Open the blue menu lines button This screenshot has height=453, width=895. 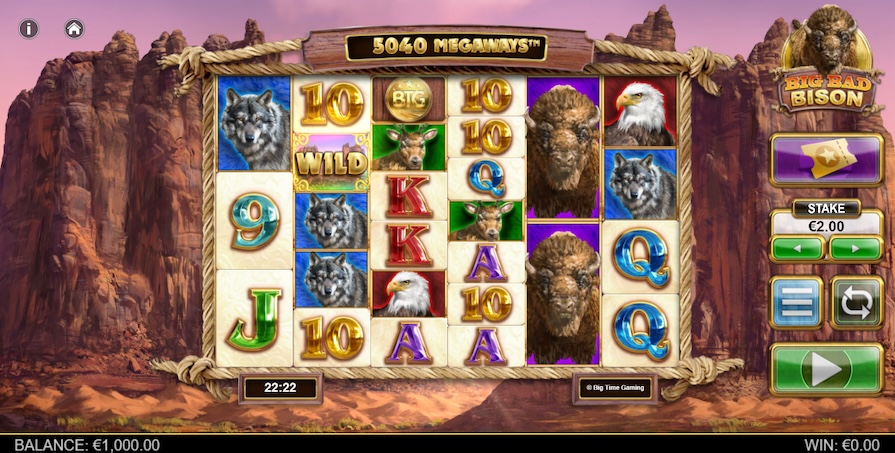click(x=796, y=303)
